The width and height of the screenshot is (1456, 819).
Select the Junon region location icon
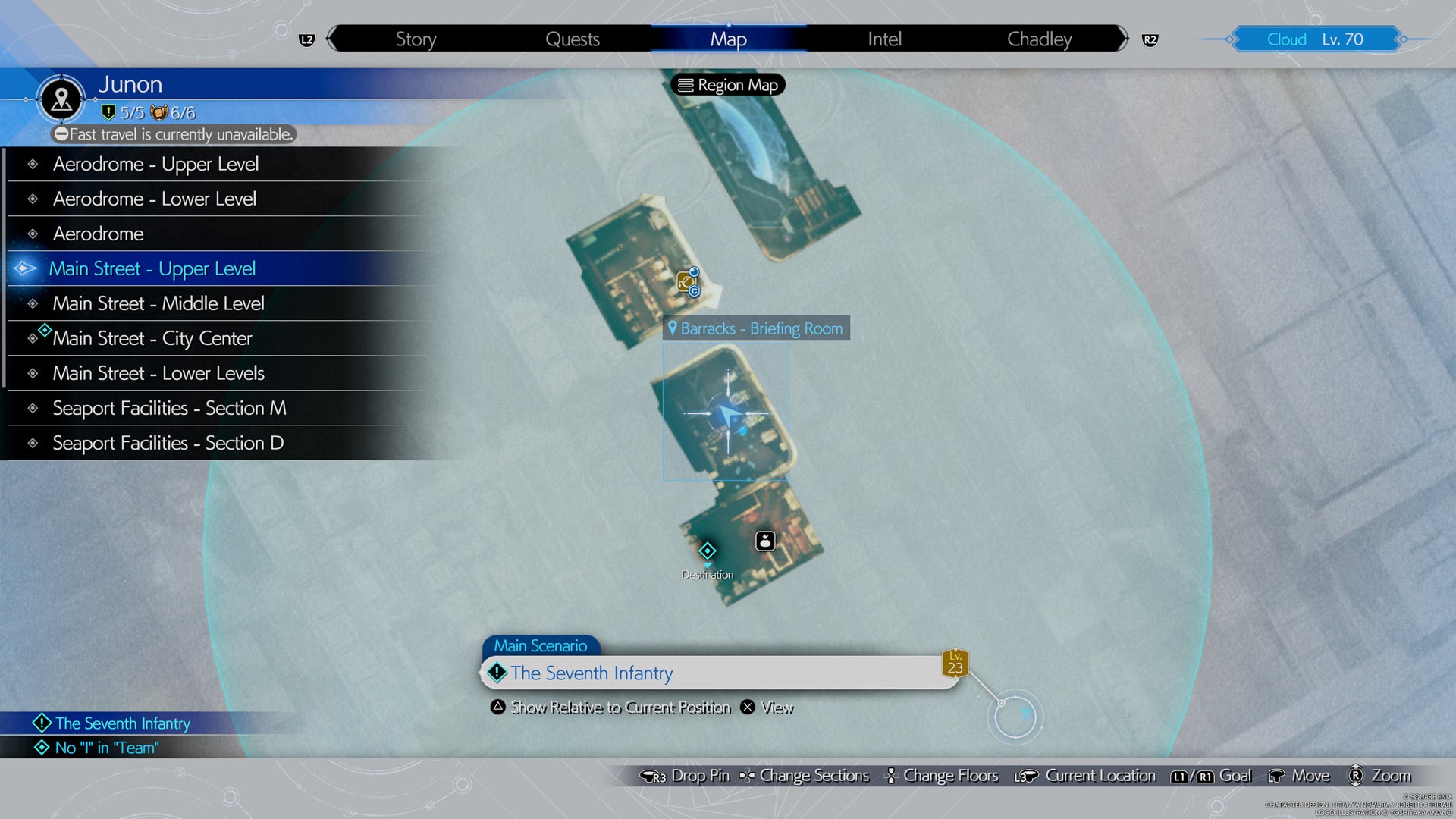click(61, 99)
